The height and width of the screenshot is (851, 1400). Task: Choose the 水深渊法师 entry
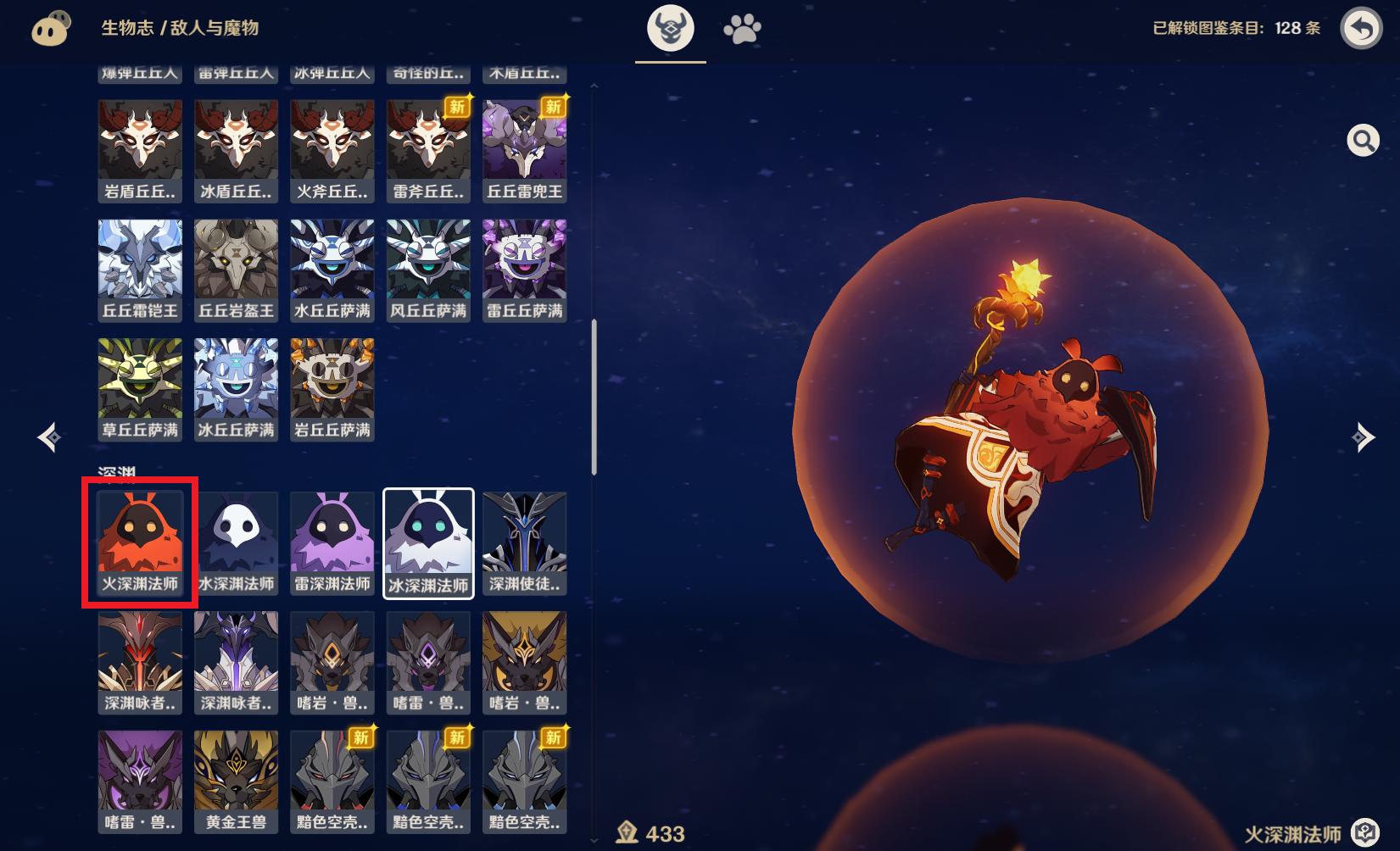[x=236, y=543]
